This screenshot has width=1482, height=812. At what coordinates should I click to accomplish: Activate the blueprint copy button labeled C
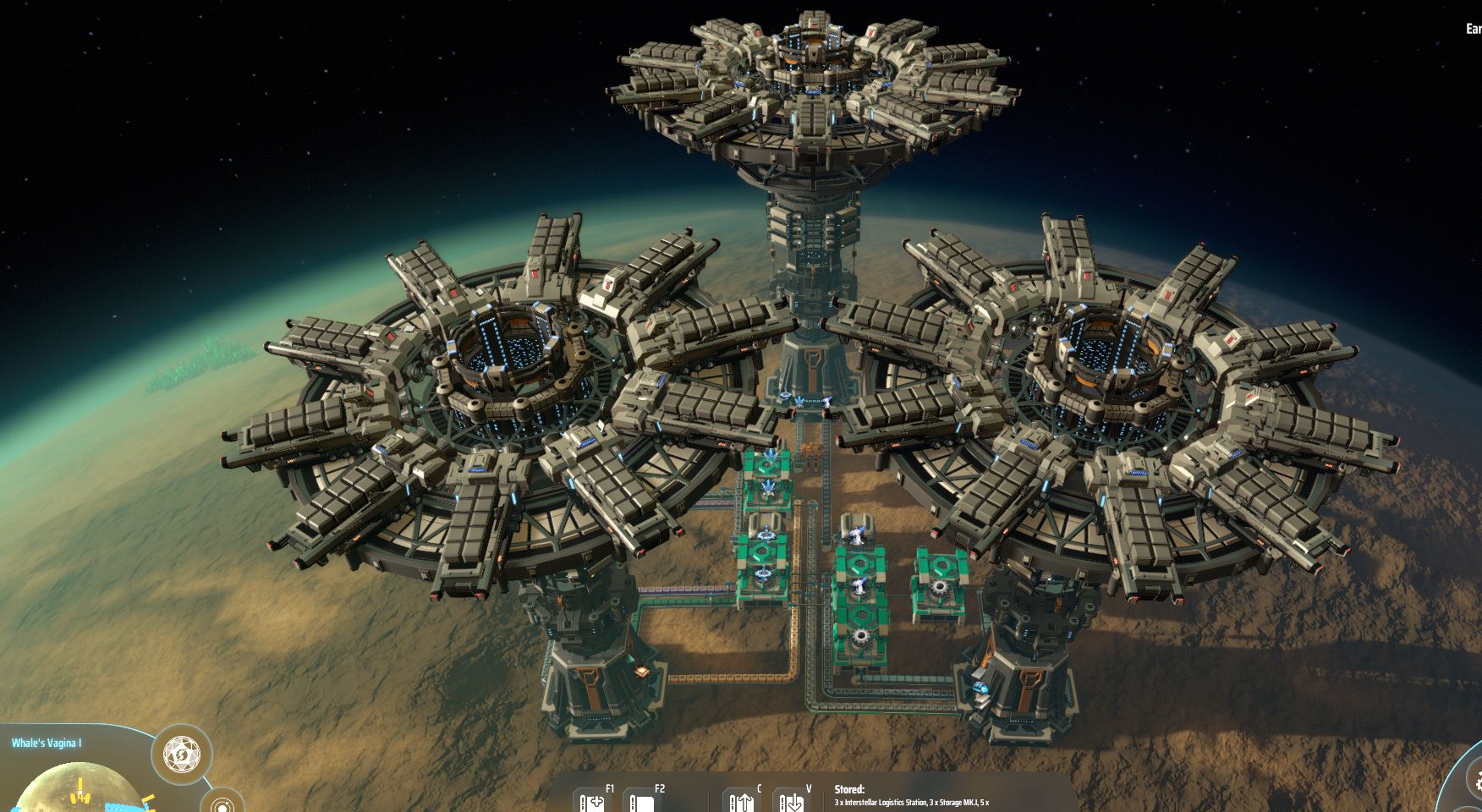pos(741,801)
